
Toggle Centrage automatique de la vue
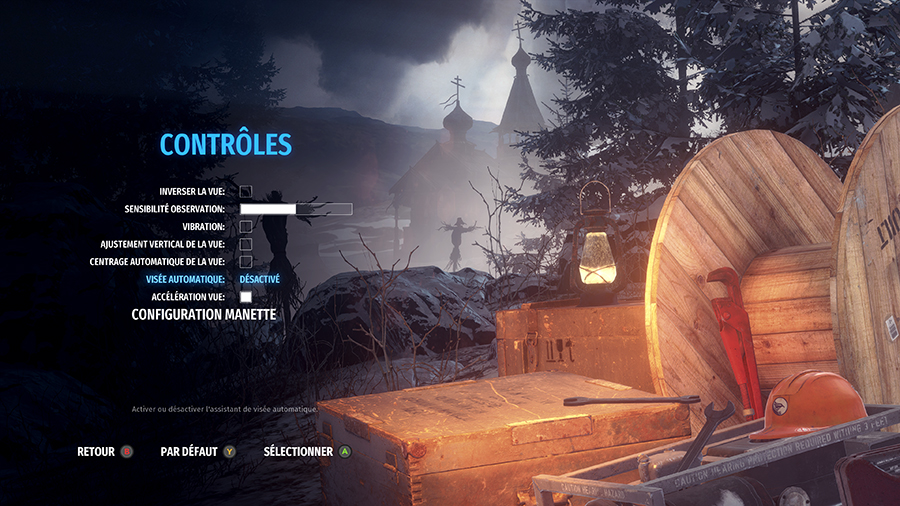pyautogui.click(x=246, y=262)
